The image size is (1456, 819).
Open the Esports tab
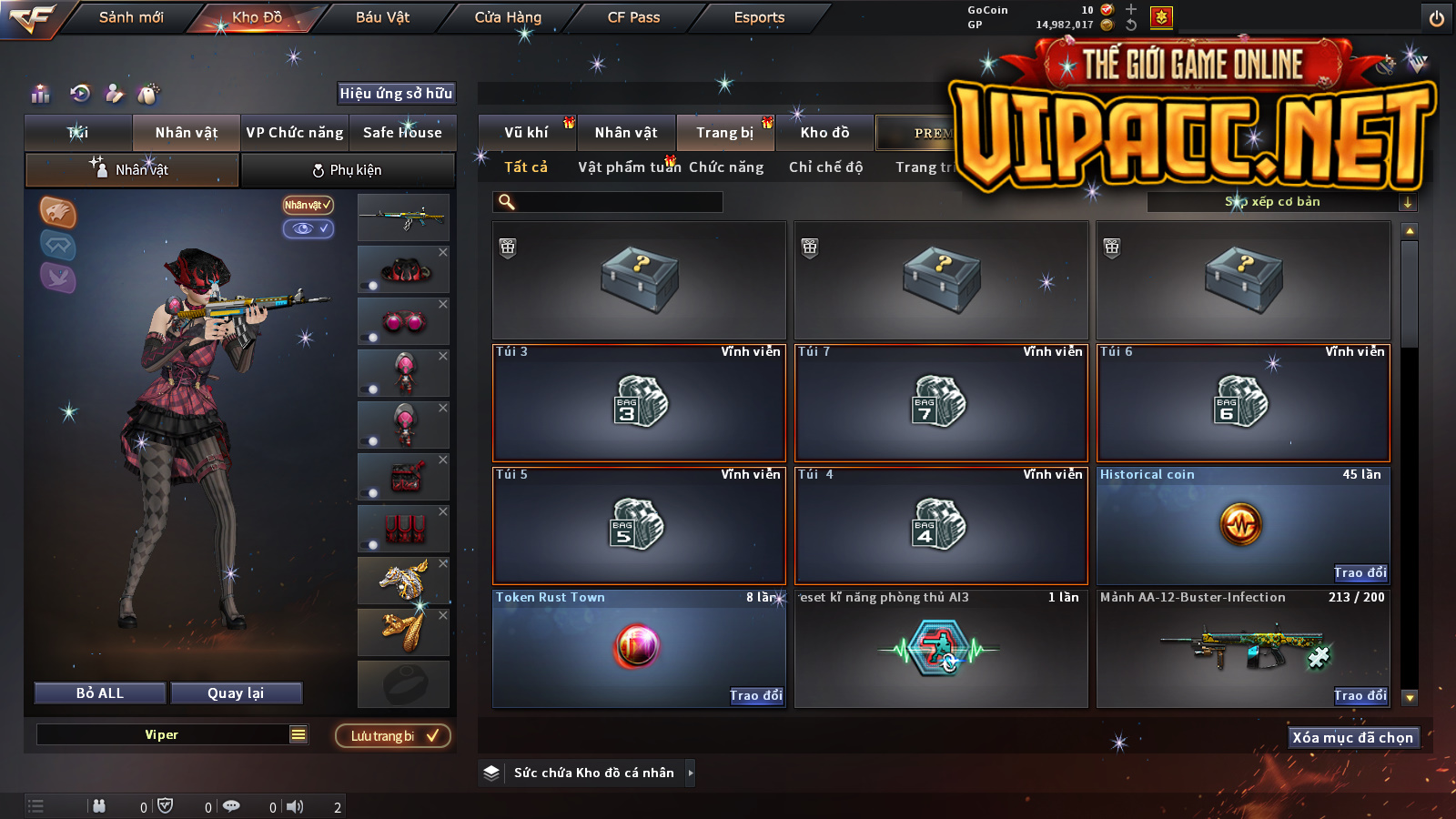click(x=759, y=17)
